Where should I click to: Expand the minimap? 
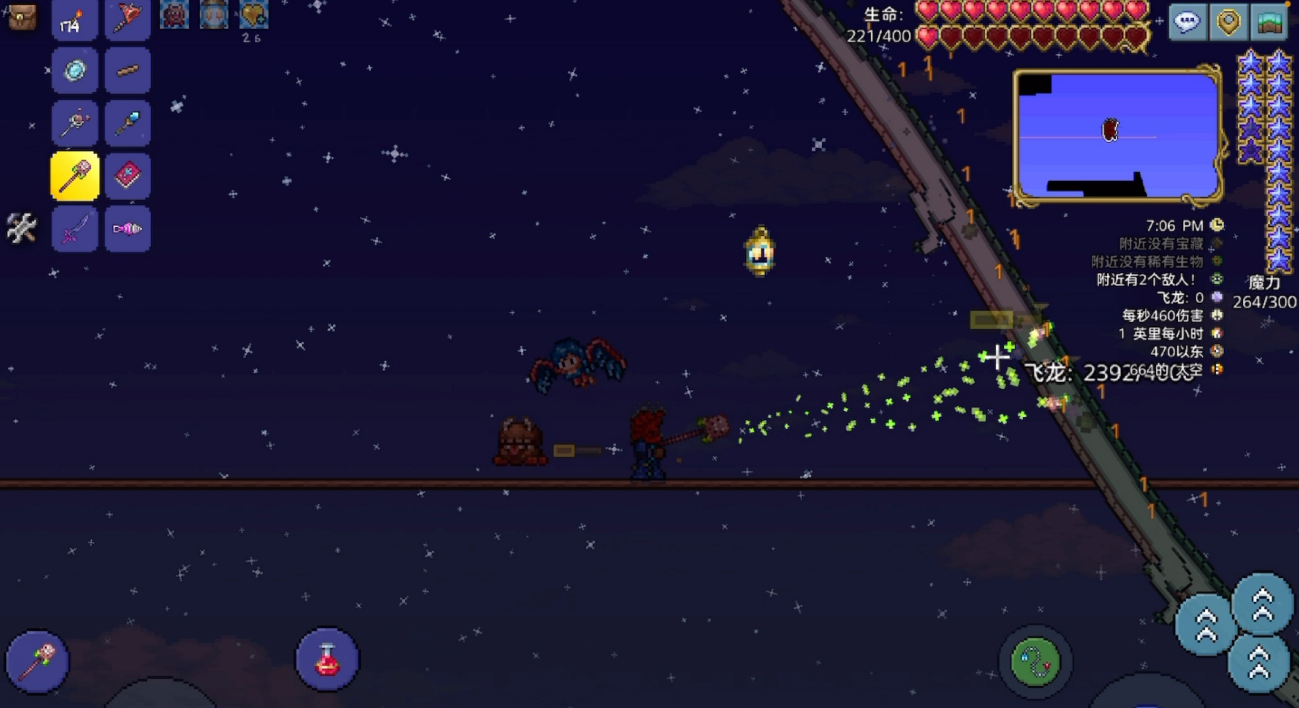1118,135
